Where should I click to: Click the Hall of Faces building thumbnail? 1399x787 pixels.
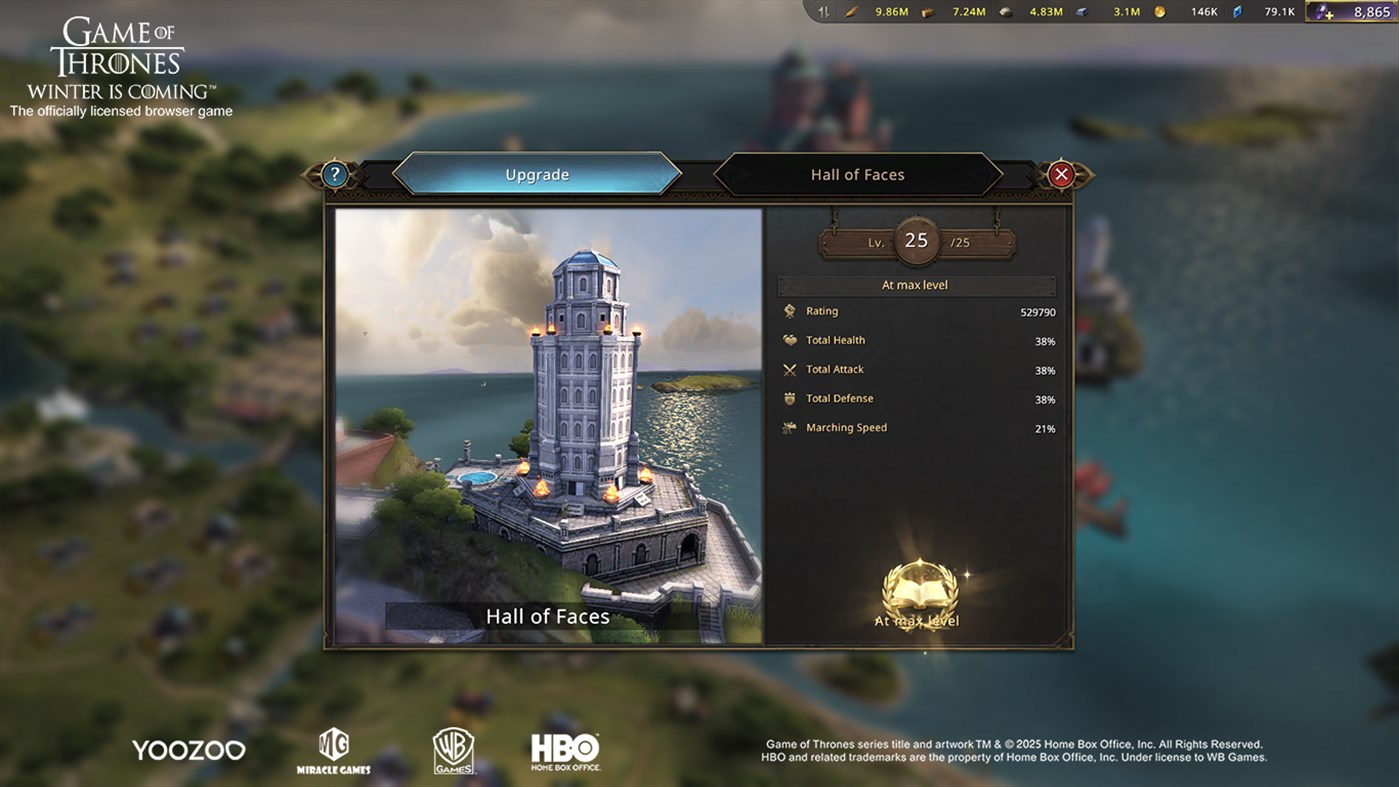coord(548,420)
